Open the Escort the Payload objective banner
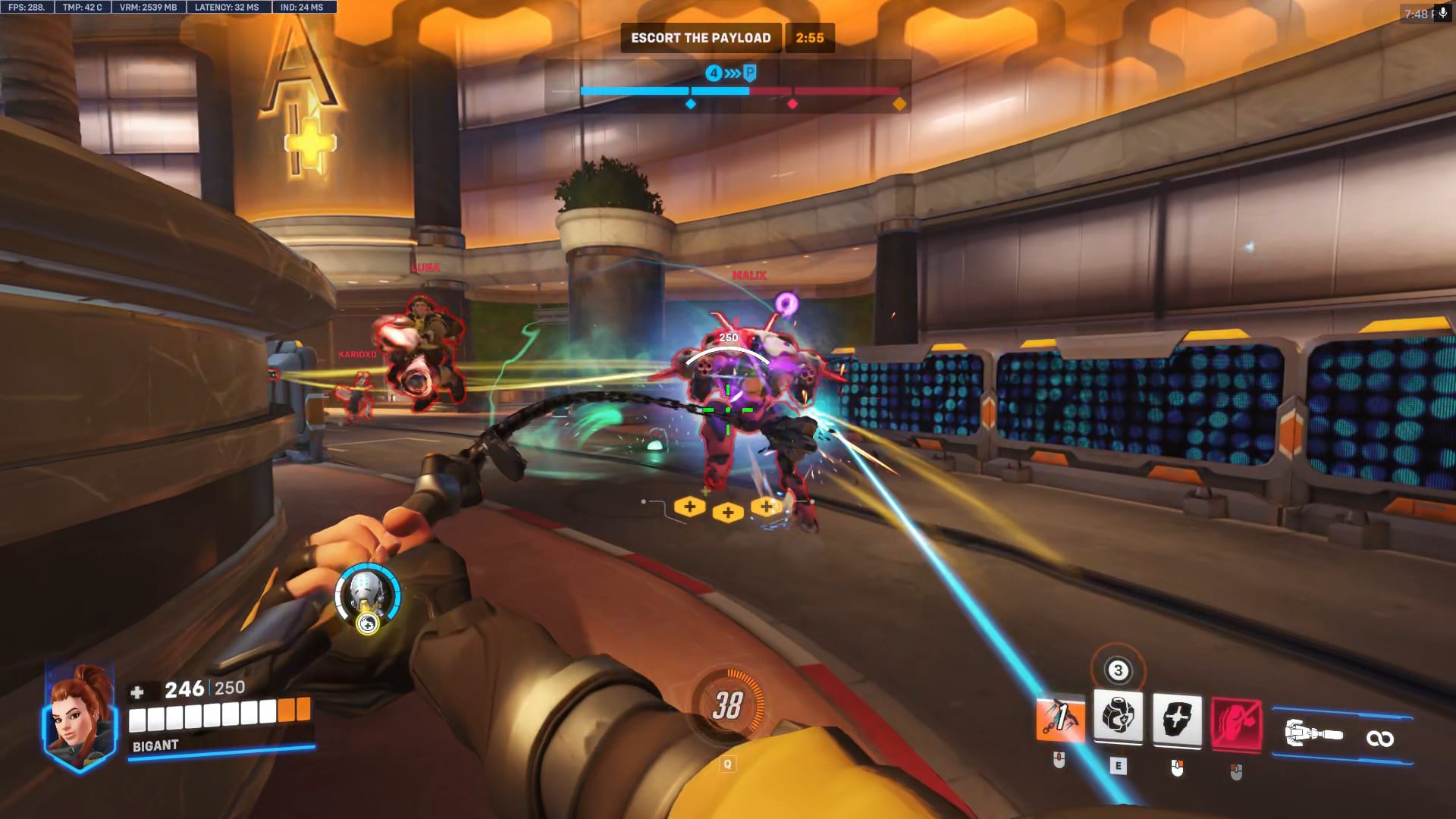The width and height of the screenshot is (1456, 819). click(701, 38)
